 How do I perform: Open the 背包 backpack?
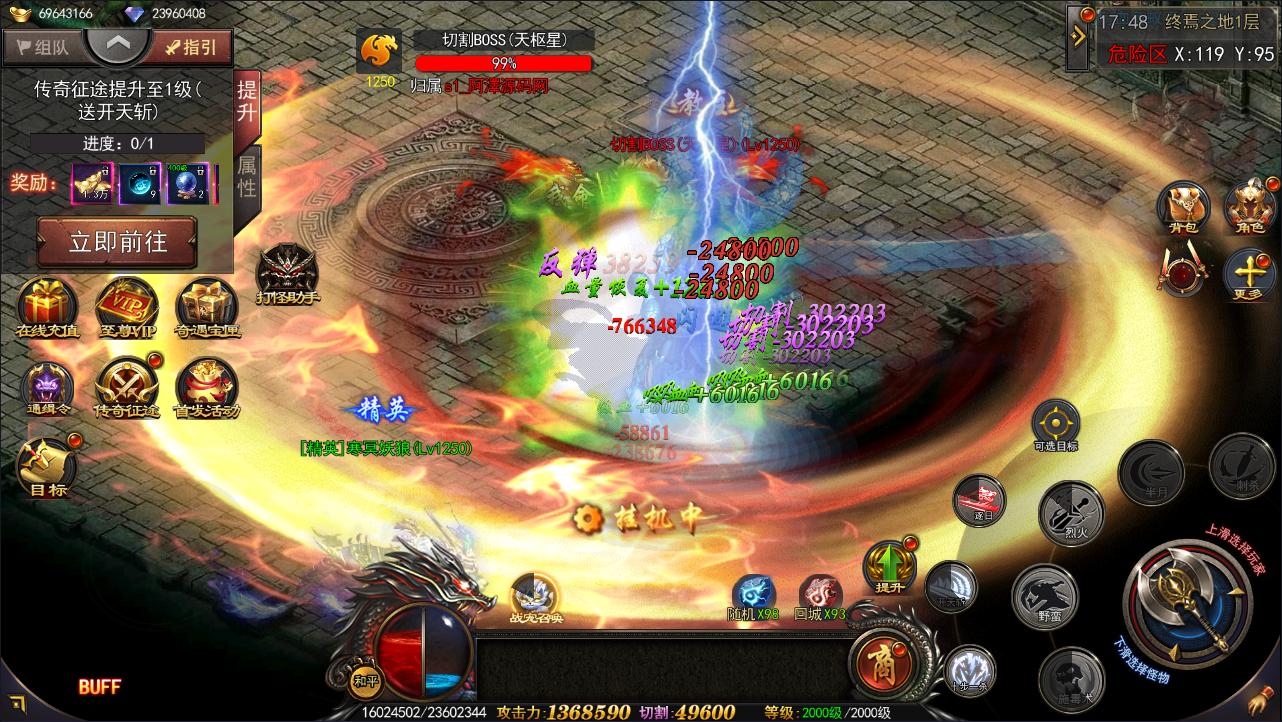(x=1184, y=207)
